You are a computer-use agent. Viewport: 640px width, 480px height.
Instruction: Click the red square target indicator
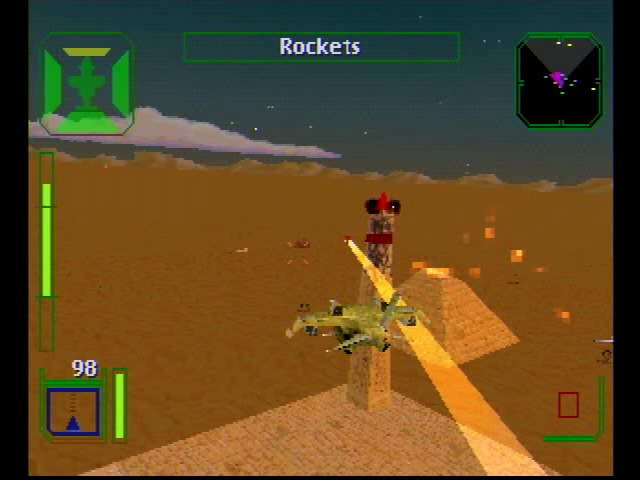568,405
